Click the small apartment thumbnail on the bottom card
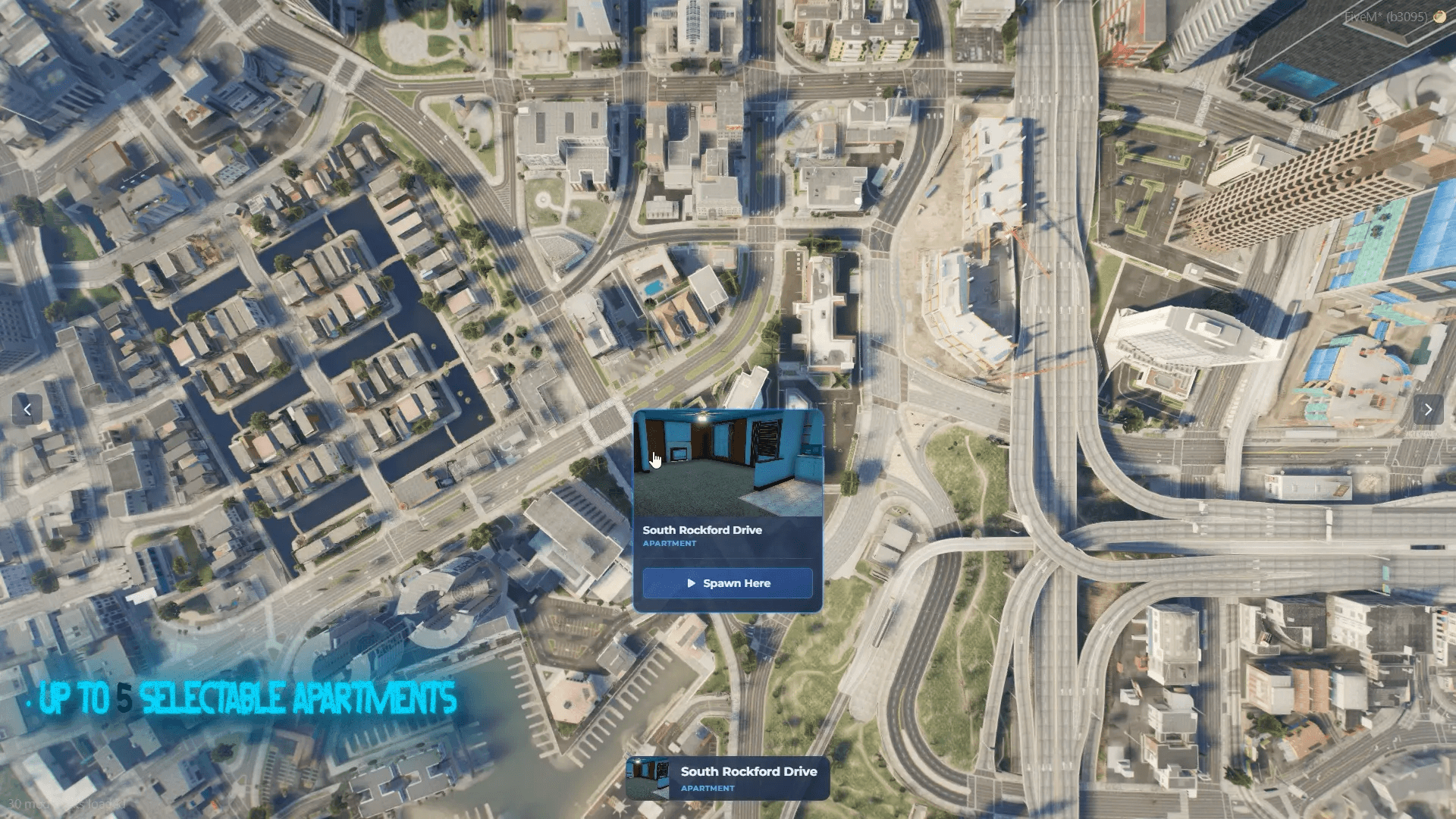 point(651,777)
